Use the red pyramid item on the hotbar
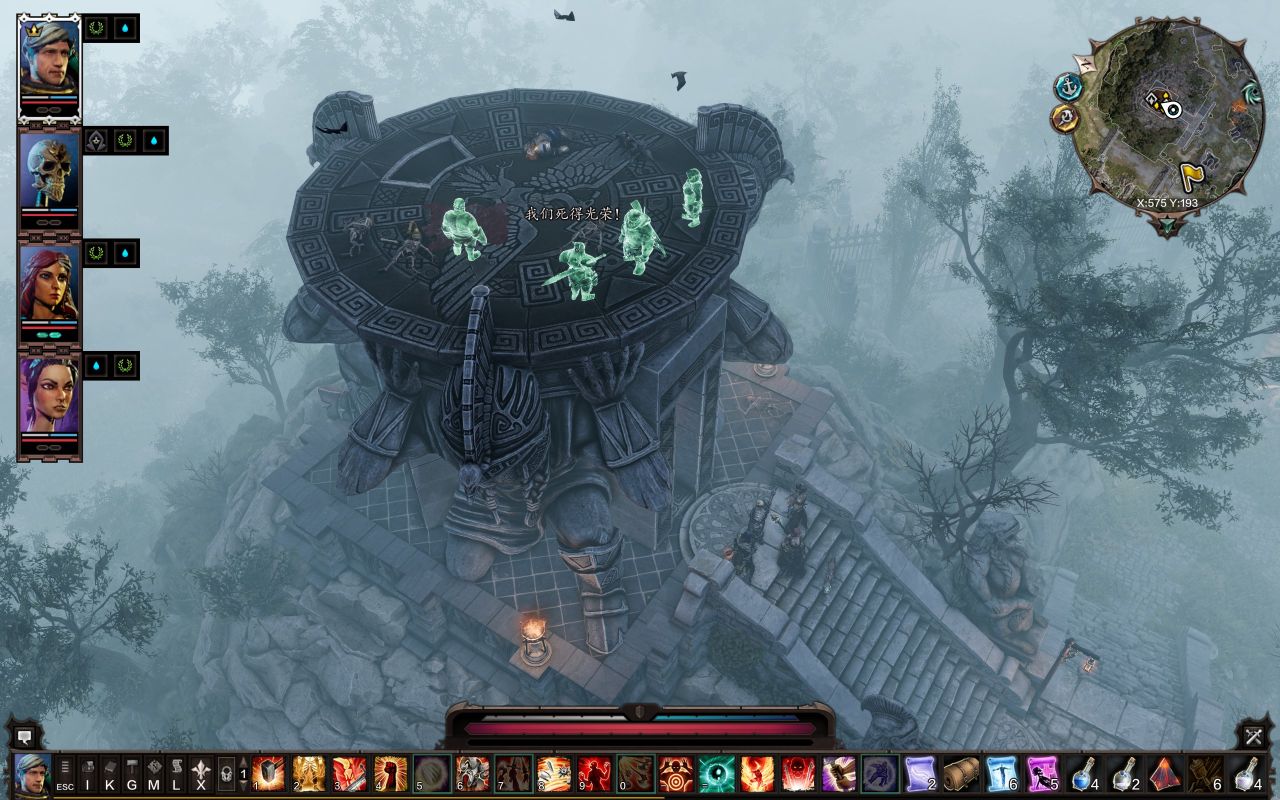This screenshot has height=800, width=1280. click(1165, 774)
